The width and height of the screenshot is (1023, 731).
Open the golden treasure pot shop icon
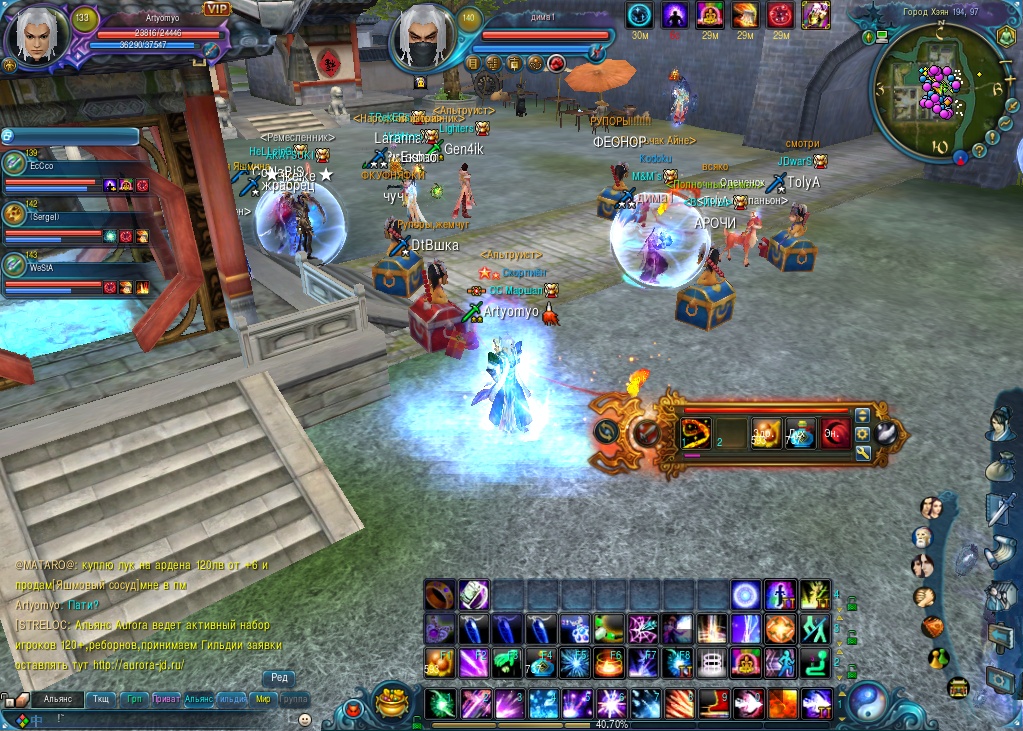394,702
